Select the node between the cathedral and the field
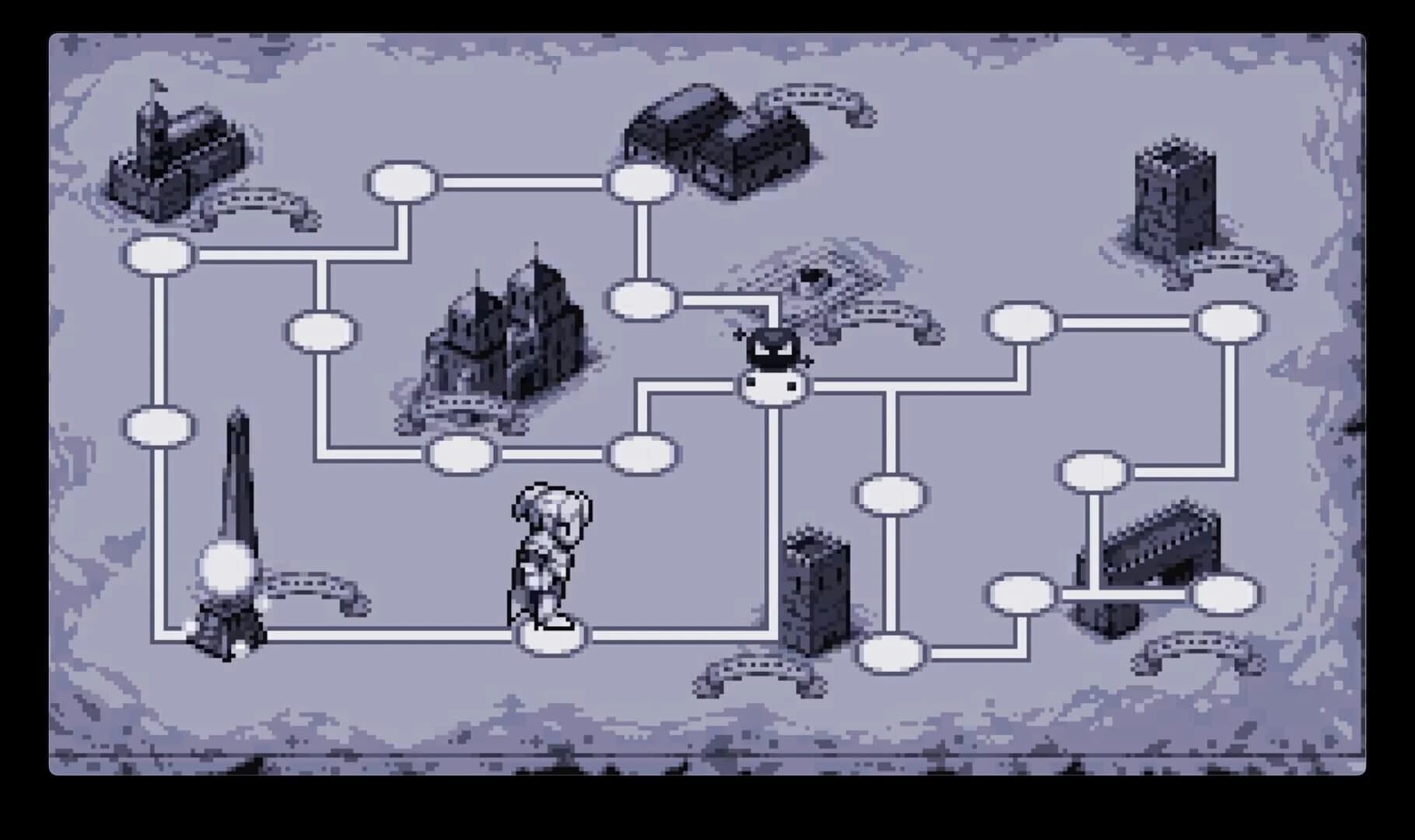The width and height of the screenshot is (1415, 840). tap(642, 299)
